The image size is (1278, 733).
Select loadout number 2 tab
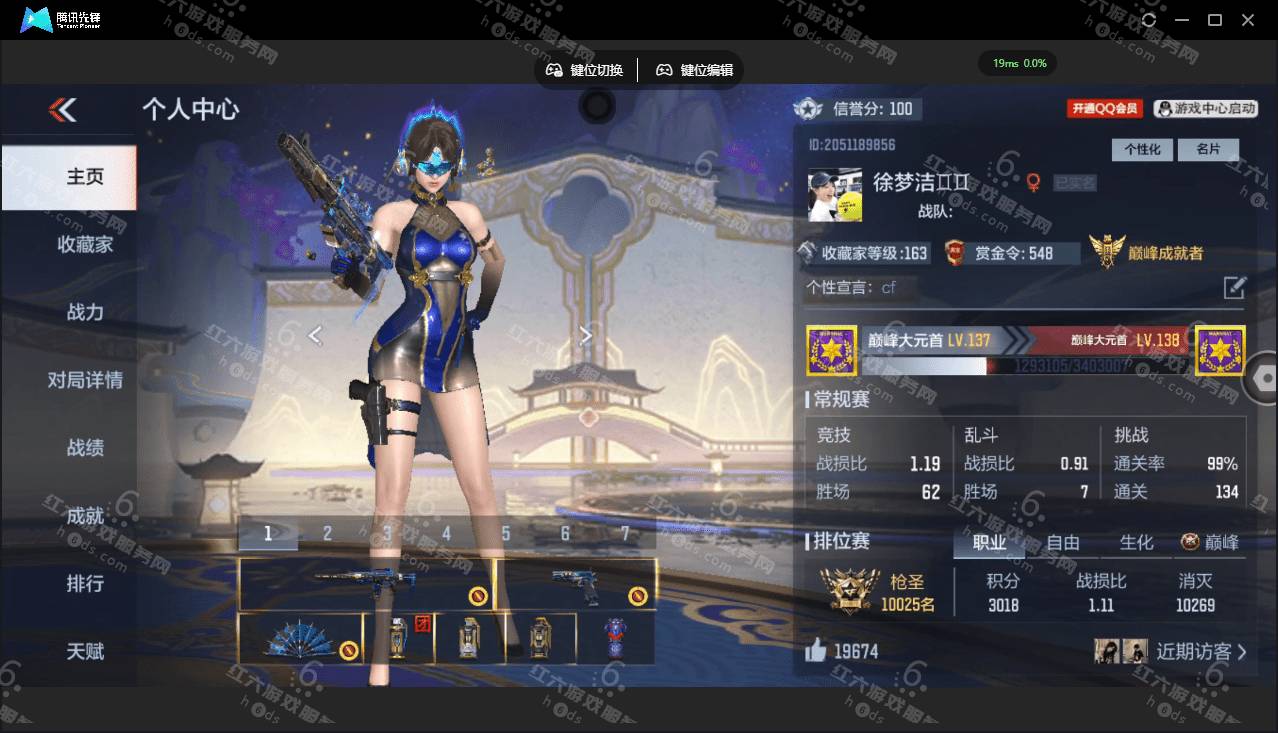(x=327, y=534)
